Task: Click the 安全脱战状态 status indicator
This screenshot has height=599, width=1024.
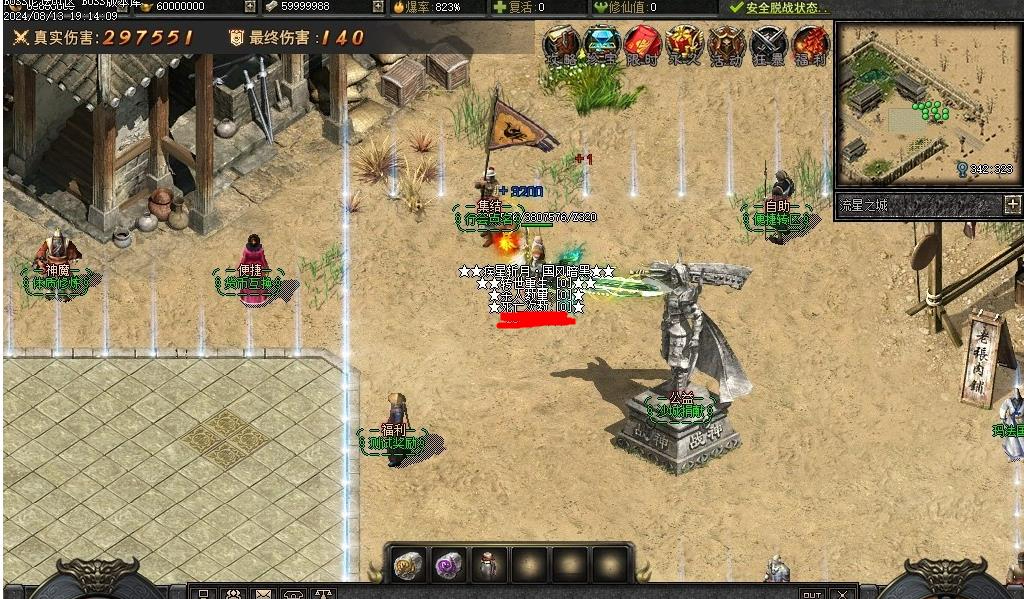Action: point(780,7)
